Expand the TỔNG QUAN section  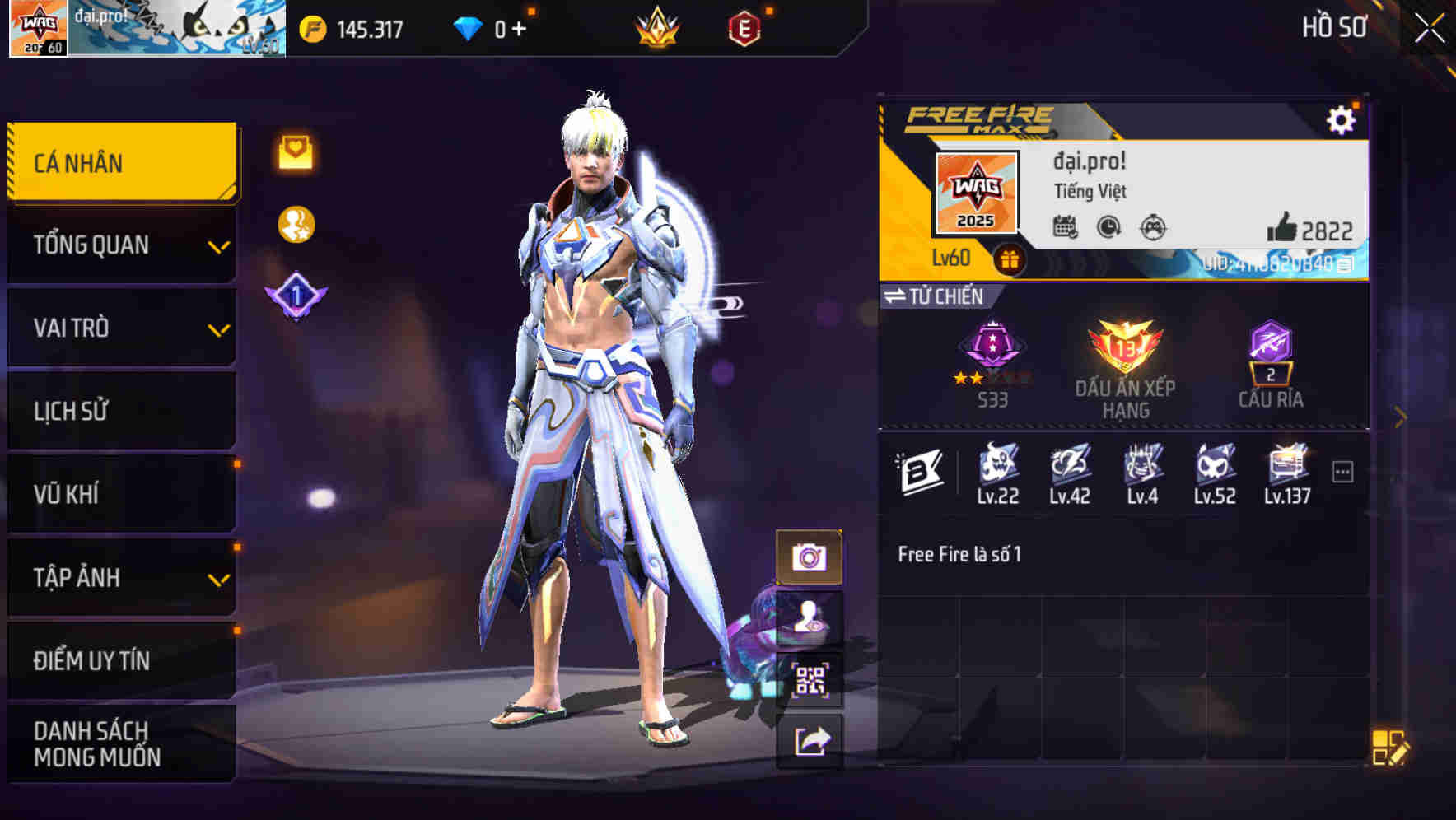point(119,245)
